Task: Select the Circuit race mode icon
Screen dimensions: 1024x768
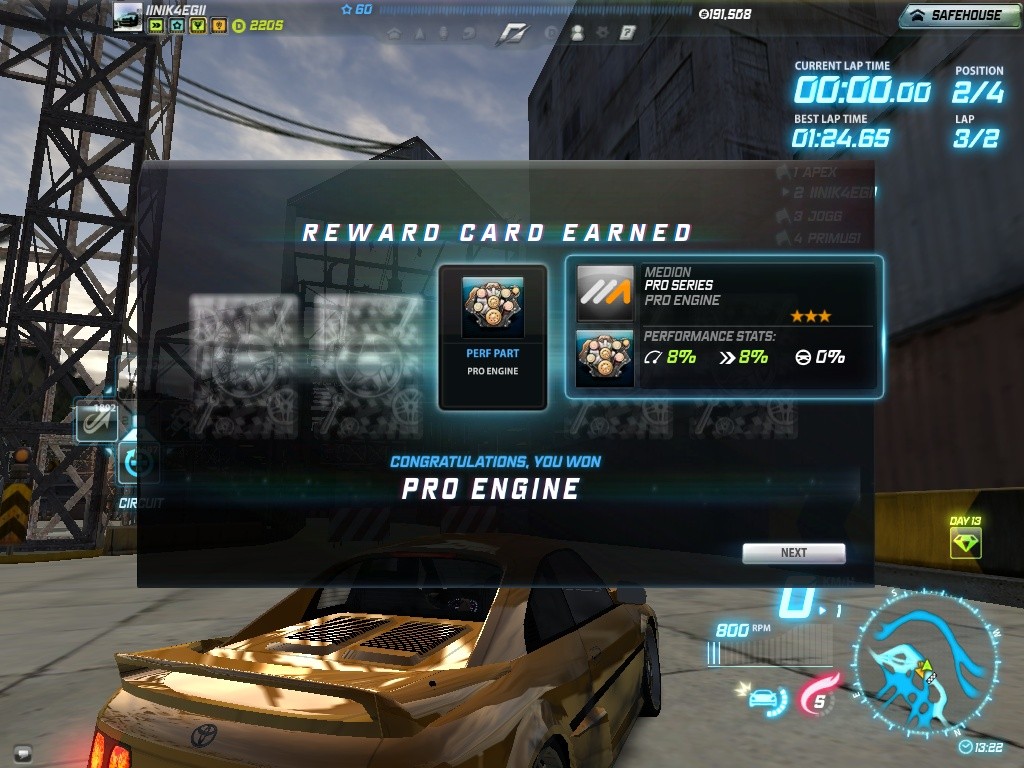Action: coord(136,464)
